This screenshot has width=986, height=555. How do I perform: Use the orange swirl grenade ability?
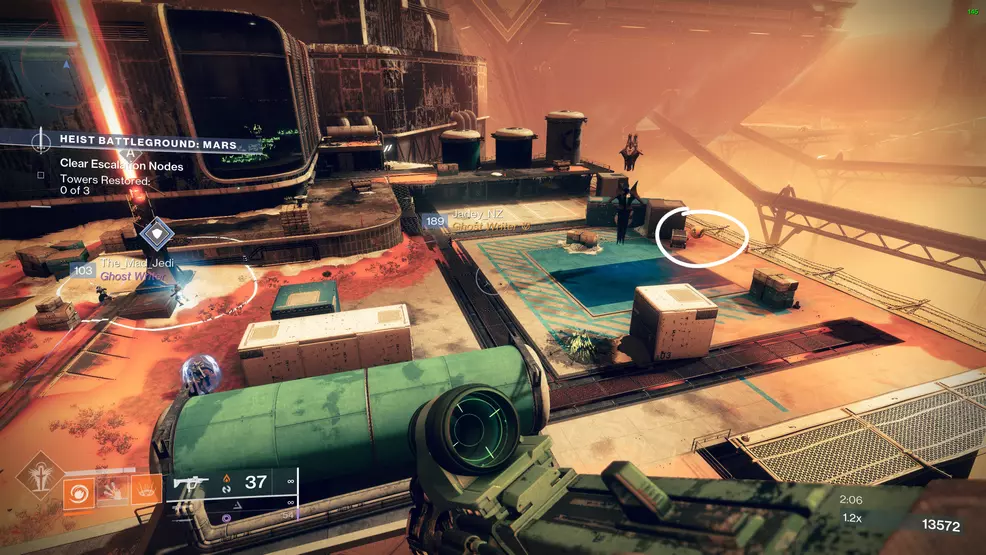coord(79,492)
